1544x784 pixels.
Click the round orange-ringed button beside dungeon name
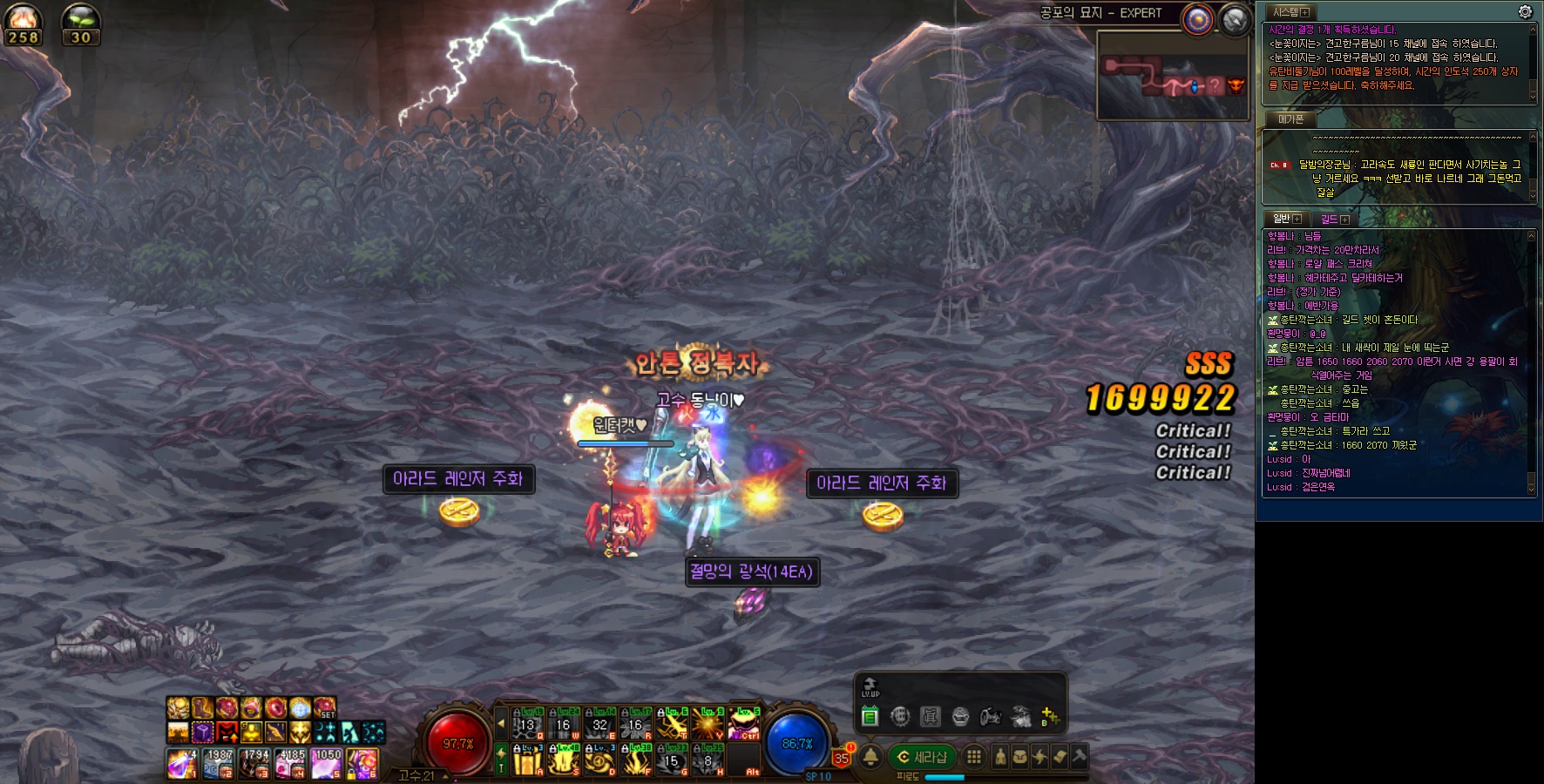tap(1198, 19)
